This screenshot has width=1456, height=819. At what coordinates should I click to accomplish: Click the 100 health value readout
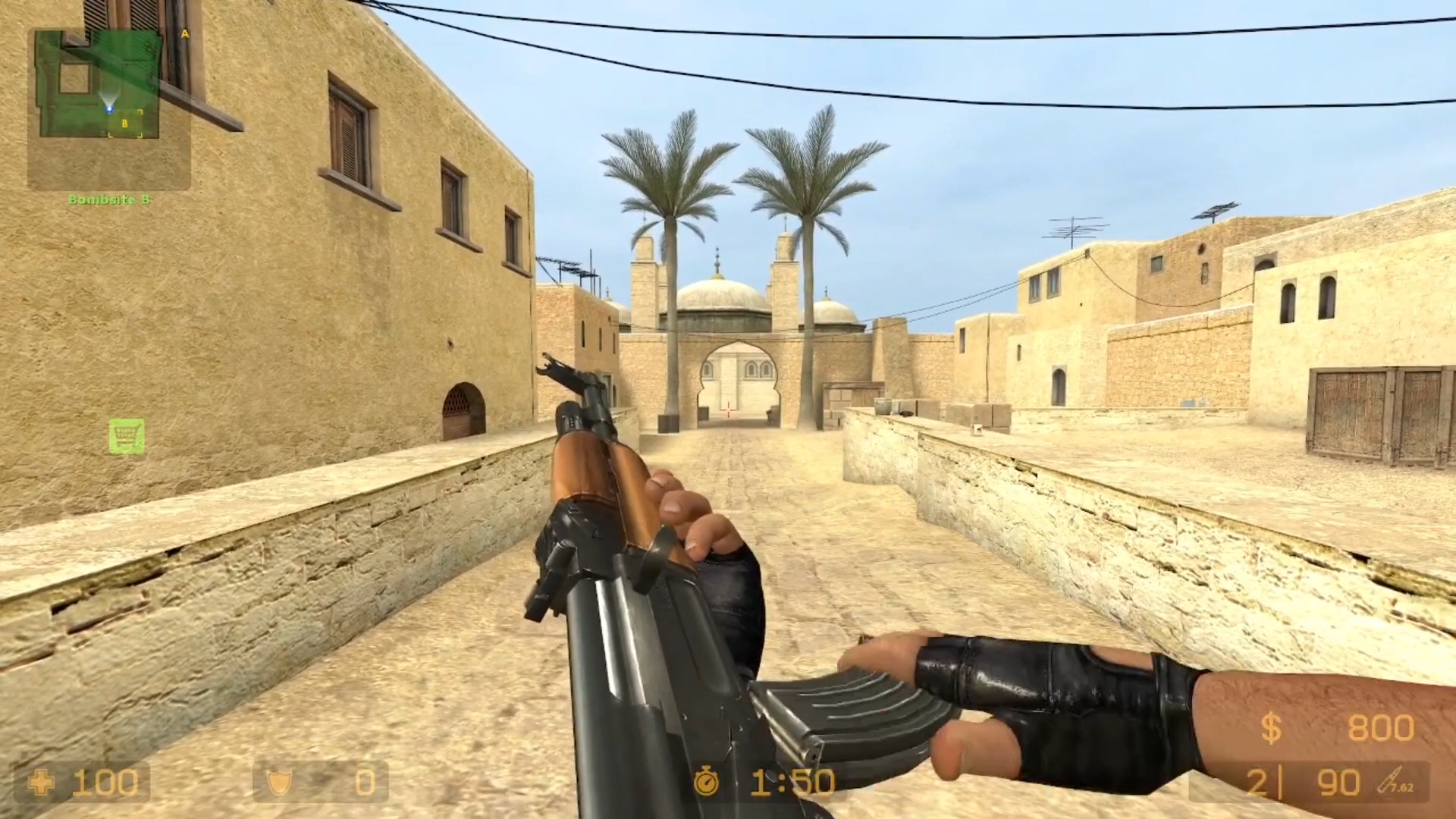pyautogui.click(x=106, y=783)
